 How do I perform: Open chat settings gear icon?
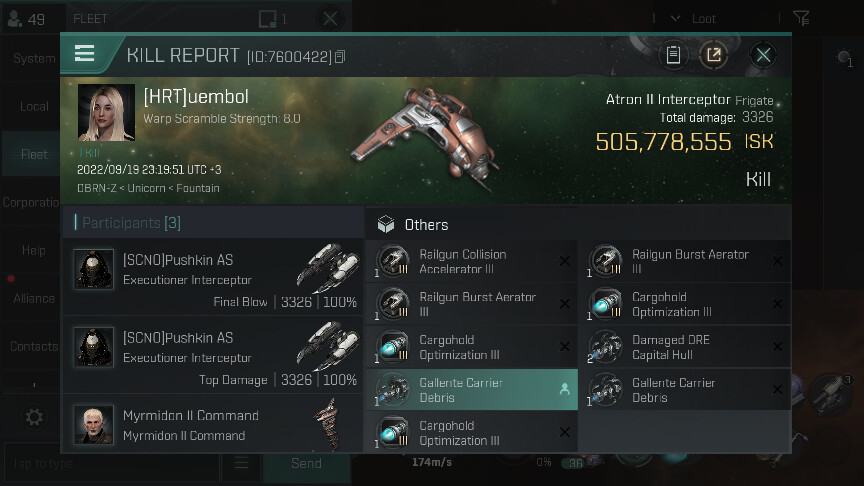pos(34,417)
